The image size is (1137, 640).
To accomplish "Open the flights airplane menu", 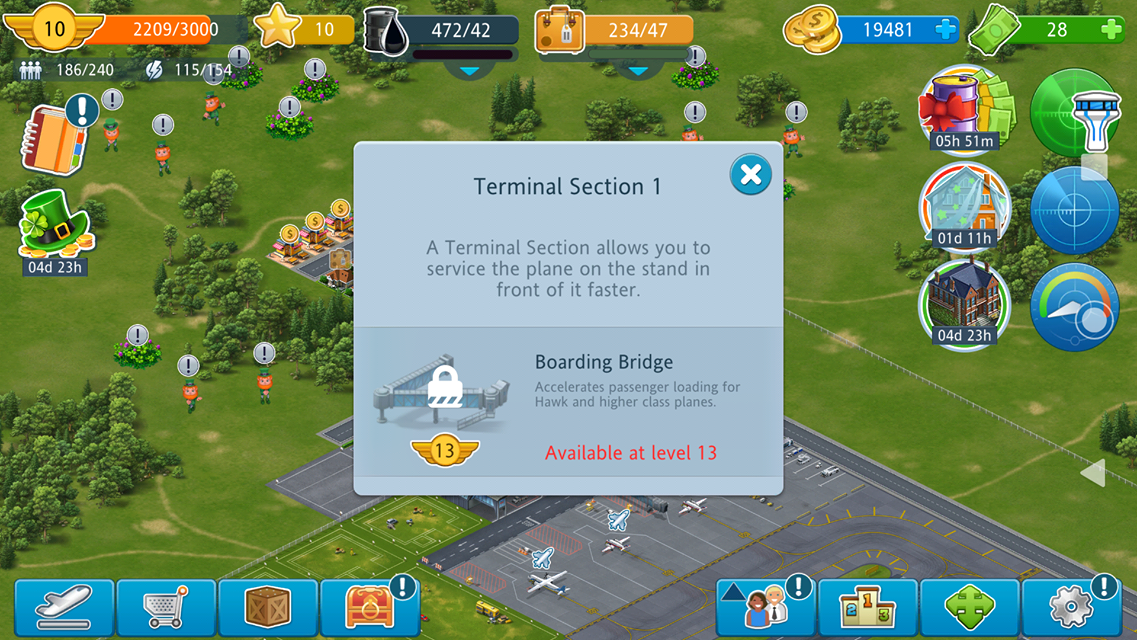I will pyautogui.click(x=65, y=607).
